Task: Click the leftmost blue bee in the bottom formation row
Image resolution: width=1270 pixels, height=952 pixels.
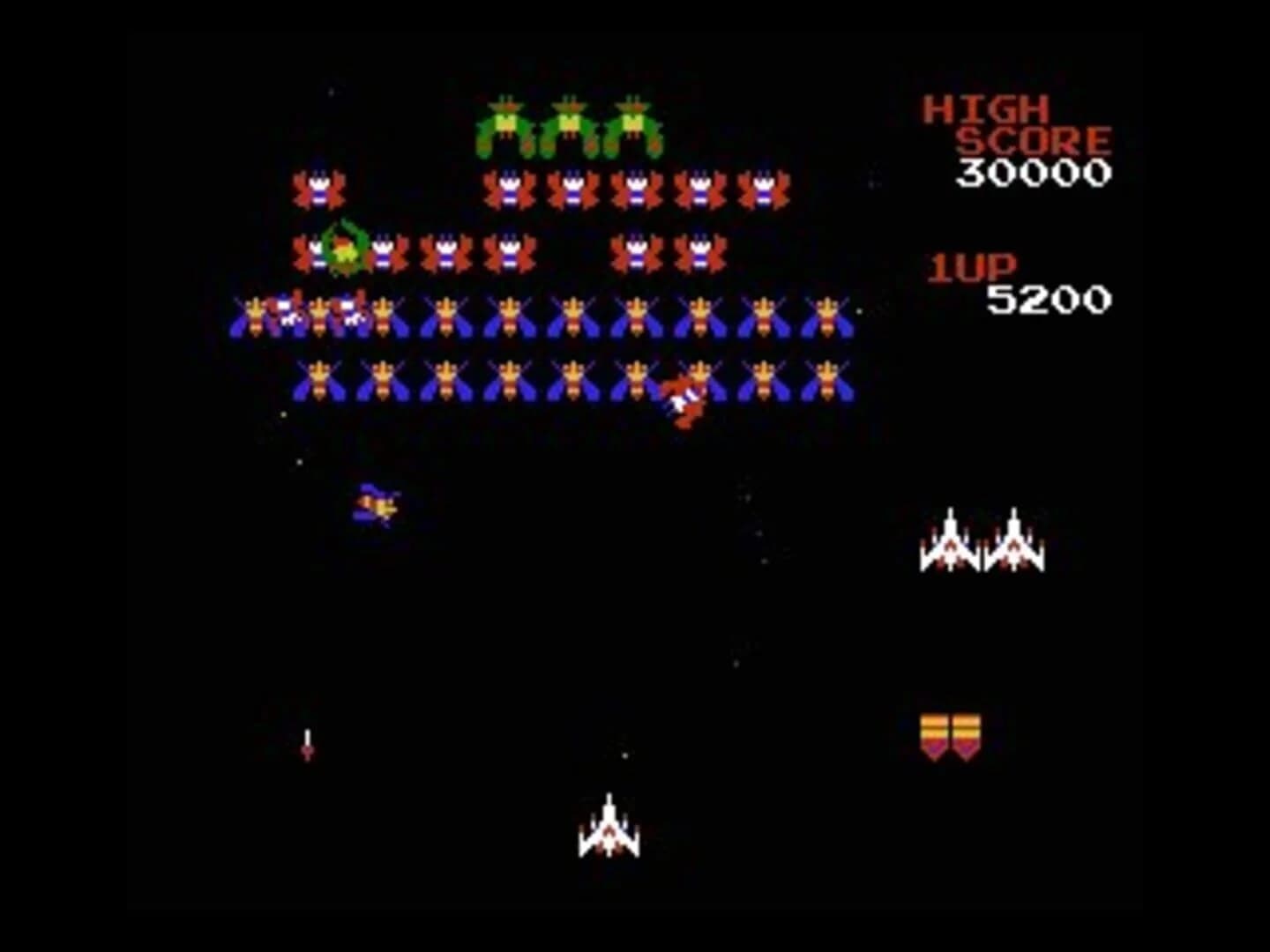Action: pyautogui.click(x=317, y=381)
